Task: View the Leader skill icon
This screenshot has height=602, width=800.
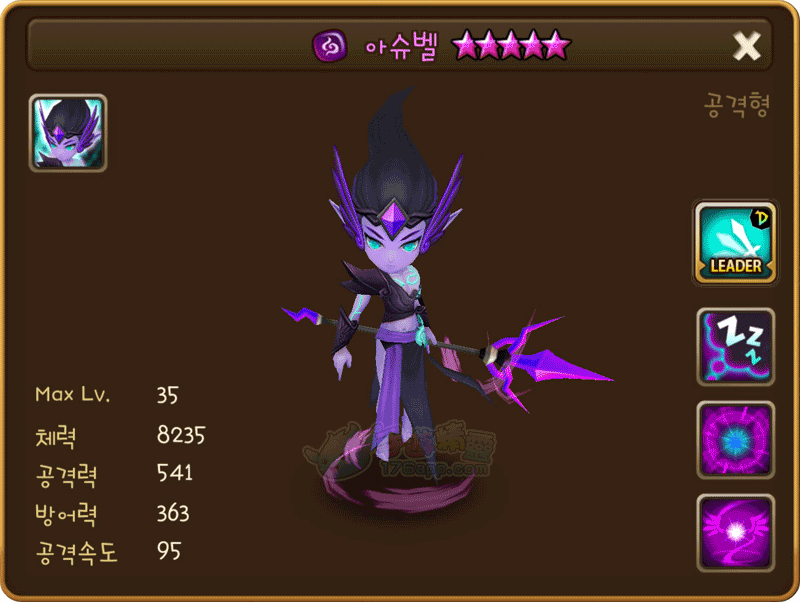Action: (x=735, y=243)
